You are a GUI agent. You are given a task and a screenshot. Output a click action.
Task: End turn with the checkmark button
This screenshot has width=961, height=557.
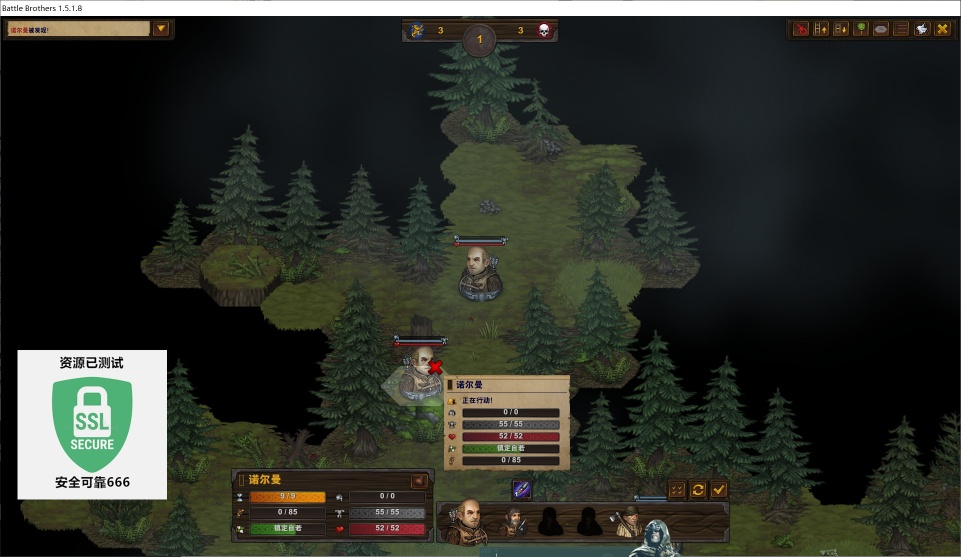(x=719, y=489)
